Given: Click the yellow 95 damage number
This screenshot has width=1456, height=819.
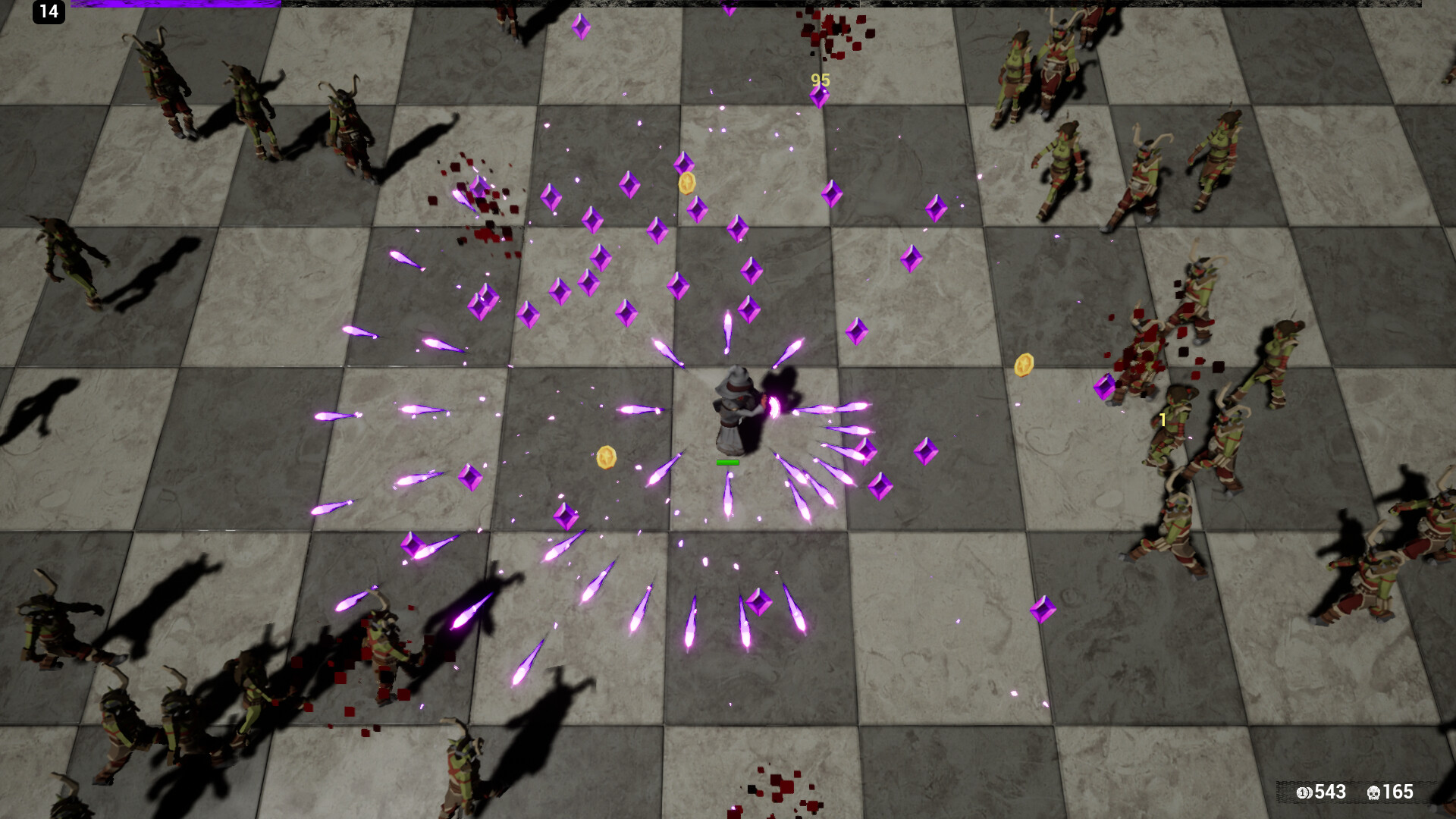Looking at the screenshot, I should coord(818,80).
